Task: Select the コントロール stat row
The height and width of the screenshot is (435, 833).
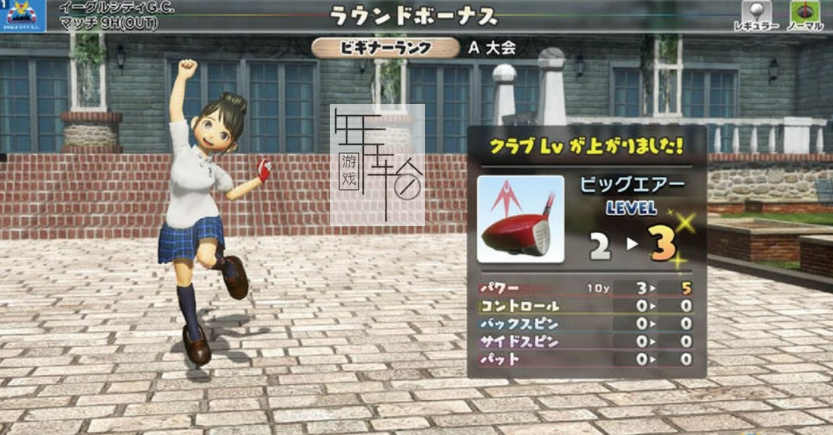Action: point(587,306)
